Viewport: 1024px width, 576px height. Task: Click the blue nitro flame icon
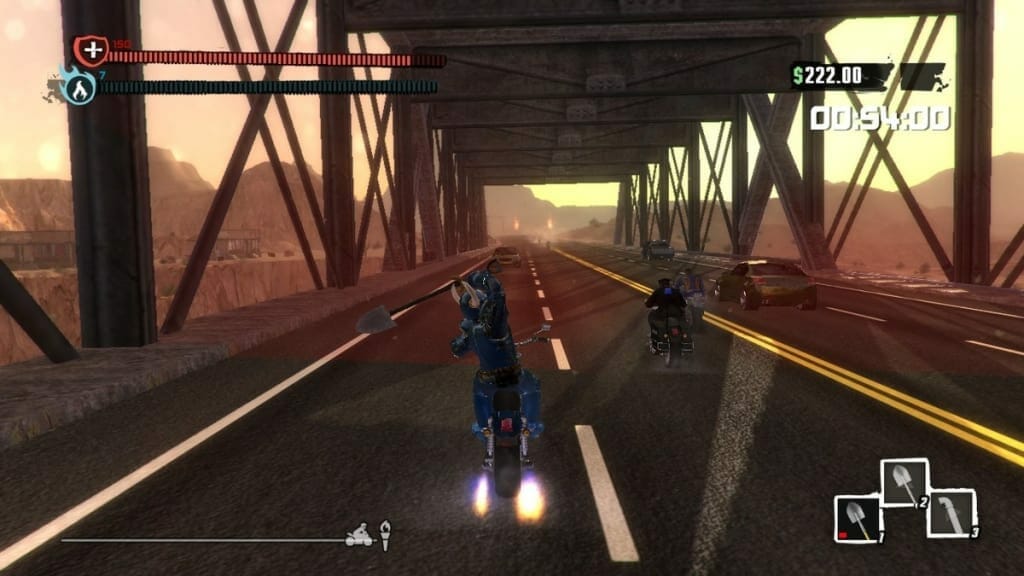[80, 88]
